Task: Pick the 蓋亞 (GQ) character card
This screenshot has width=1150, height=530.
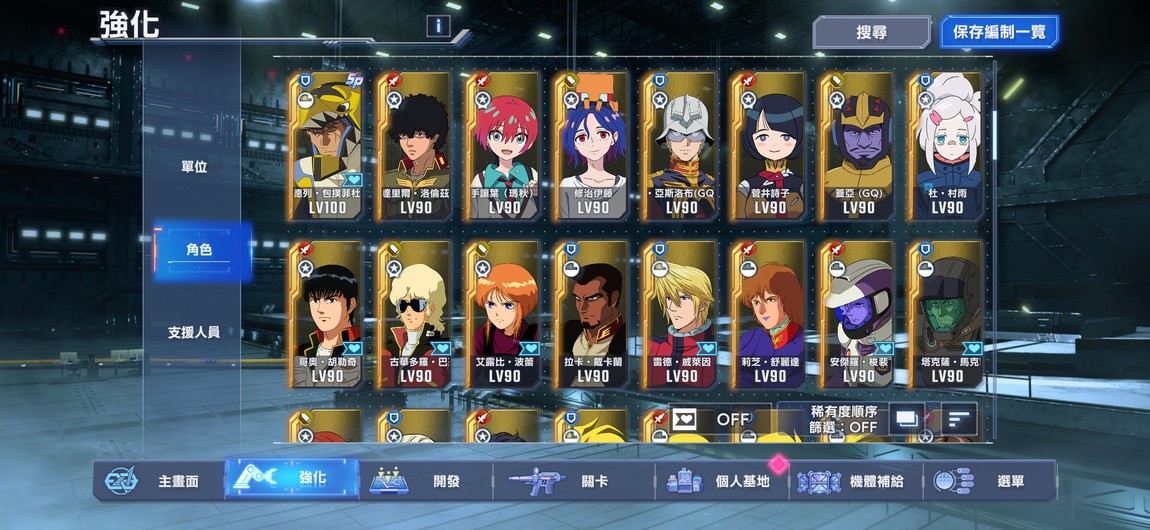Action: (858, 145)
